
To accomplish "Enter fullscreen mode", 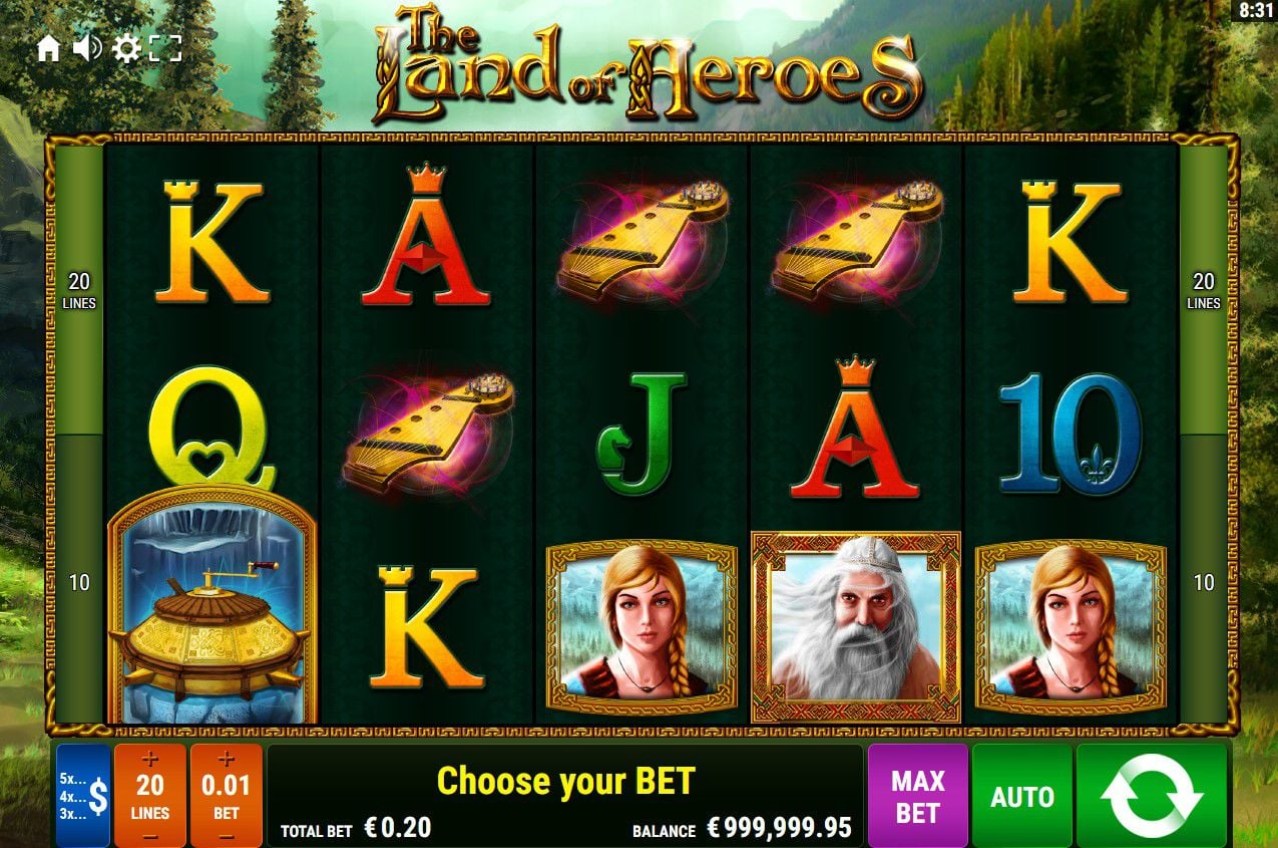I will [165, 48].
